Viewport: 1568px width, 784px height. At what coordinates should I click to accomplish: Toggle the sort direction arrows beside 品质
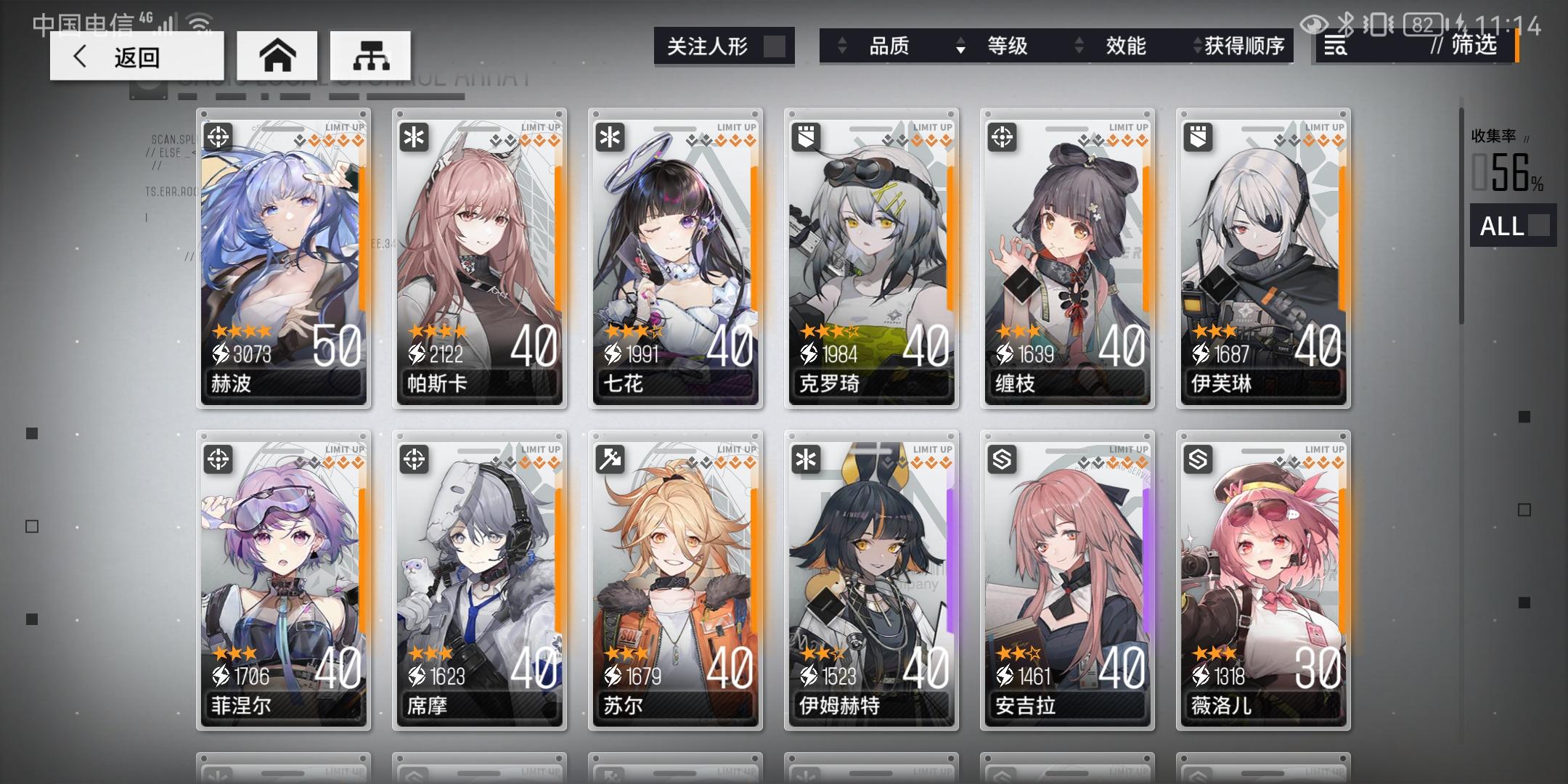843,46
